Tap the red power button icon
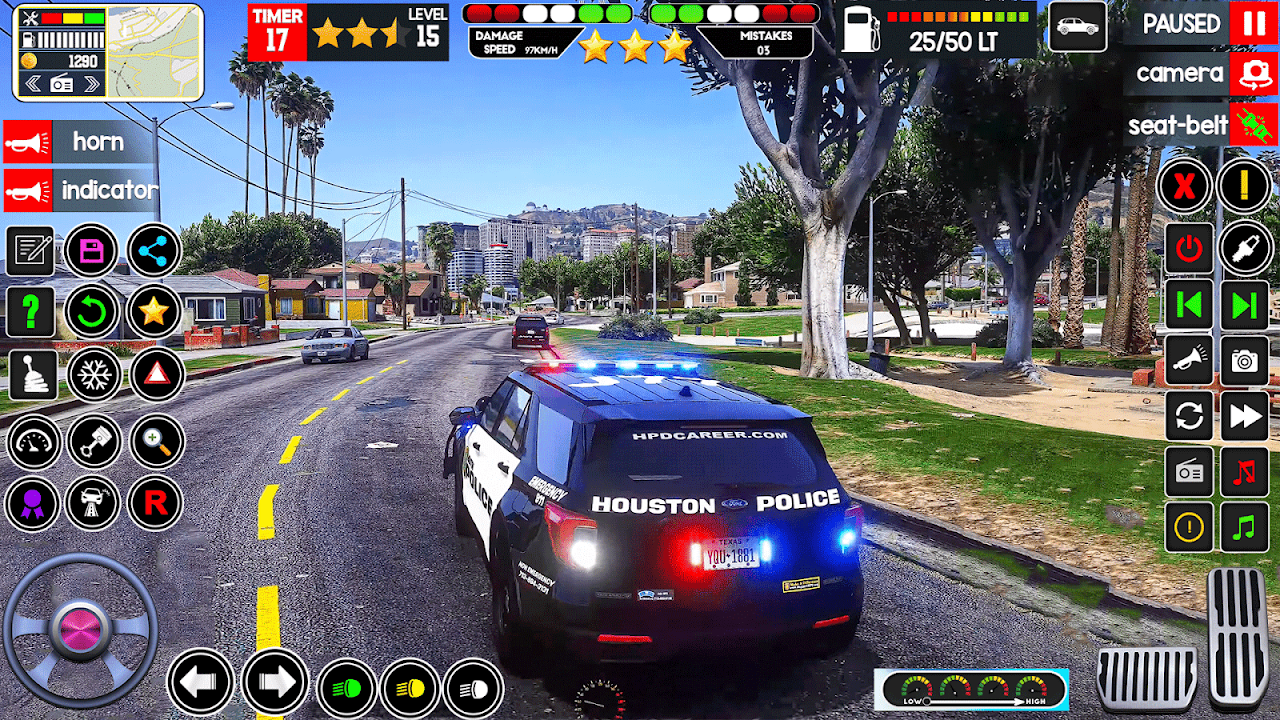 tap(1189, 248)
